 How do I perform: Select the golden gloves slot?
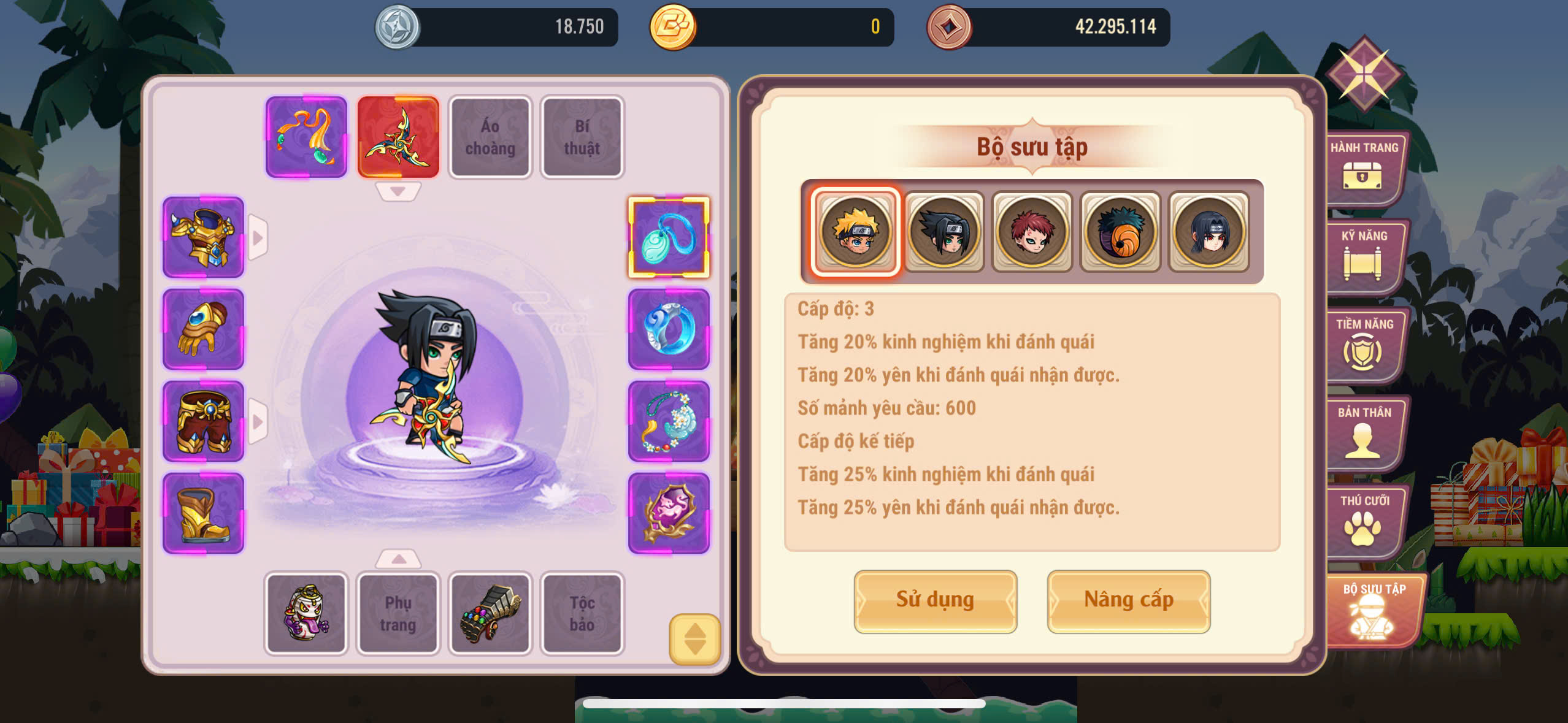pos(203,329)
